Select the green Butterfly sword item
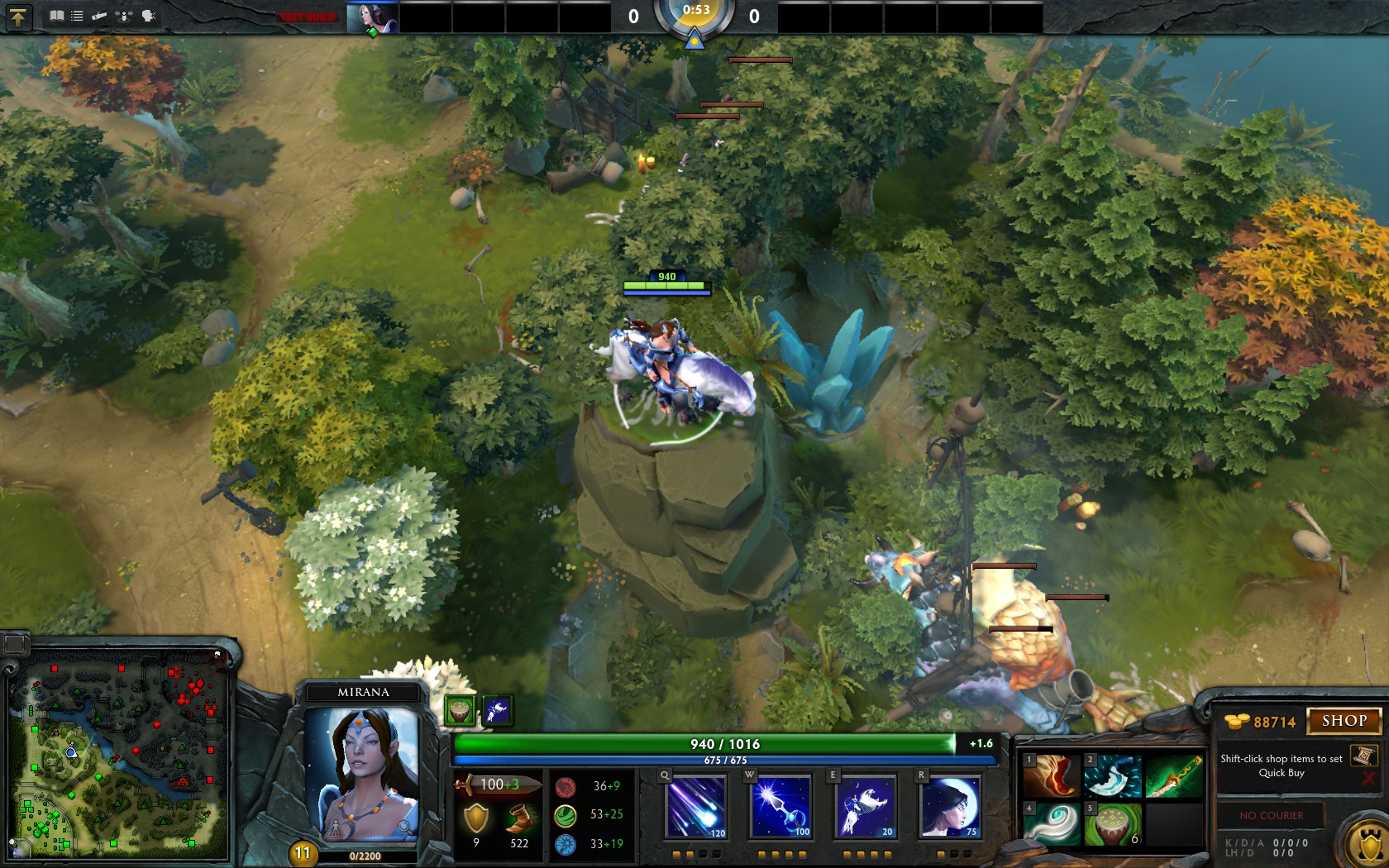This screenshot has width=1389, height=868. tap(1174, 775)
